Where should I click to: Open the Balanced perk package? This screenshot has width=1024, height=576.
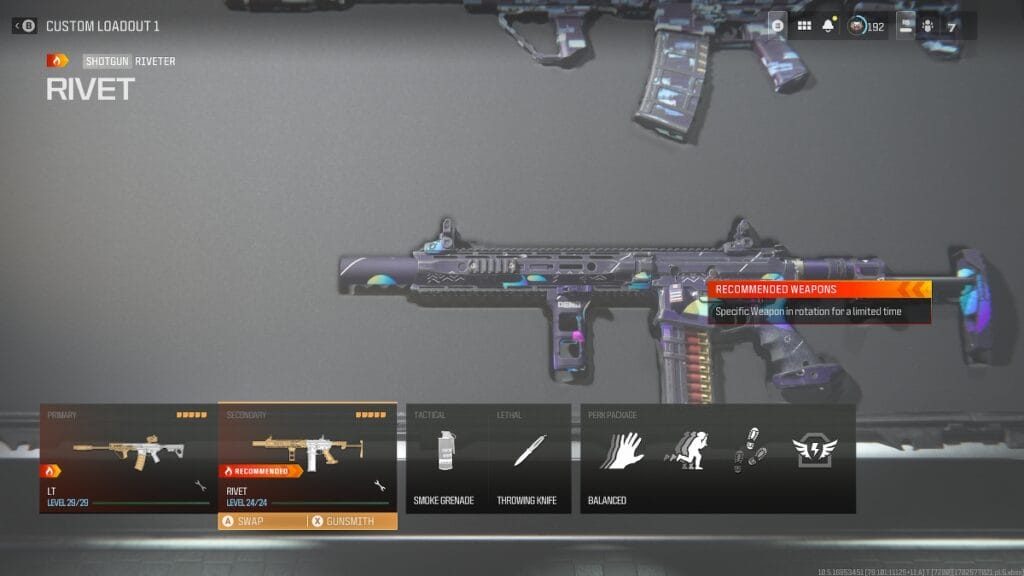pos(717,458)
